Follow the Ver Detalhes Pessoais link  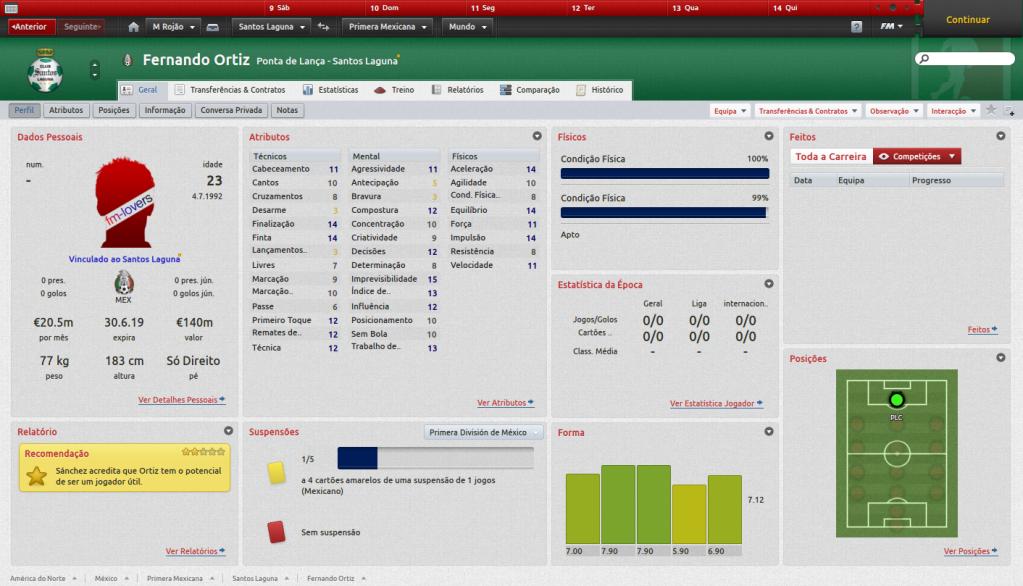coord(181,400)
